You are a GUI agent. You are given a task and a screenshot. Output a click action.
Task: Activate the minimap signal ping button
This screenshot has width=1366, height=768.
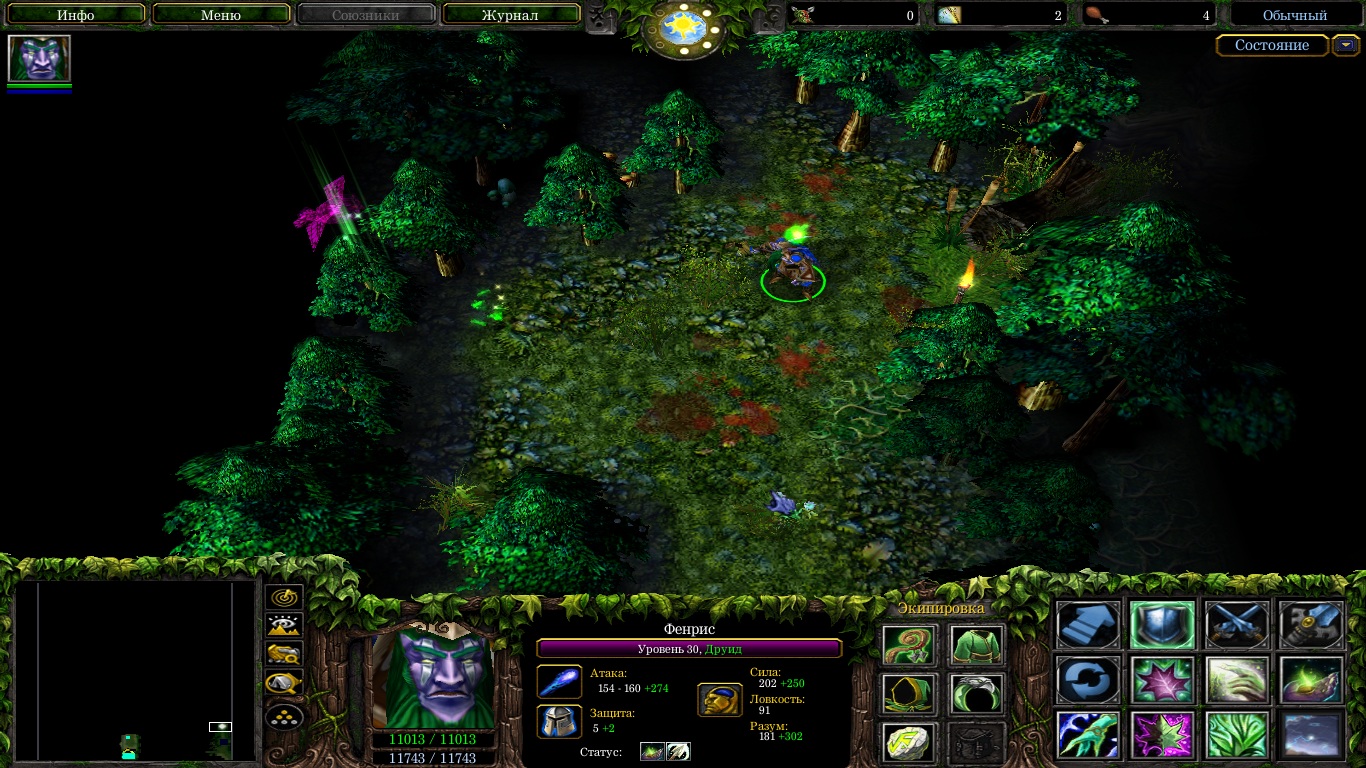click(284, 599)
